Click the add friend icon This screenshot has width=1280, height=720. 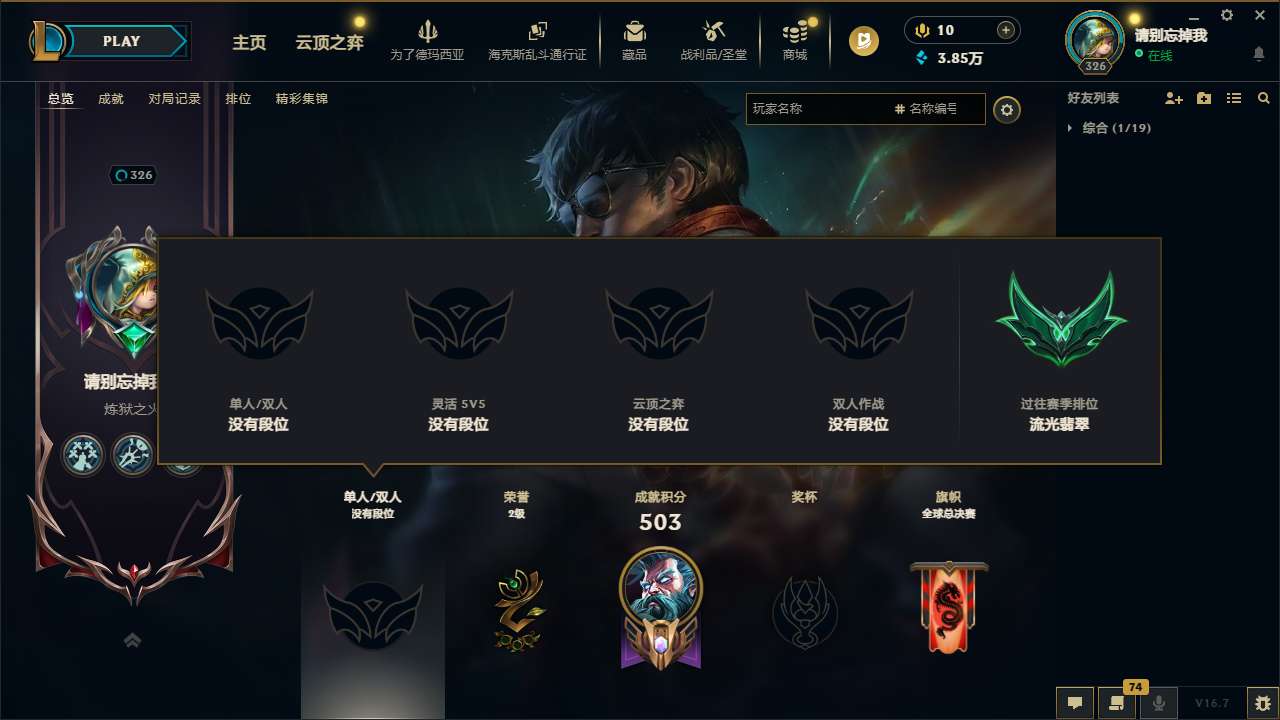tap(1172, 98)
